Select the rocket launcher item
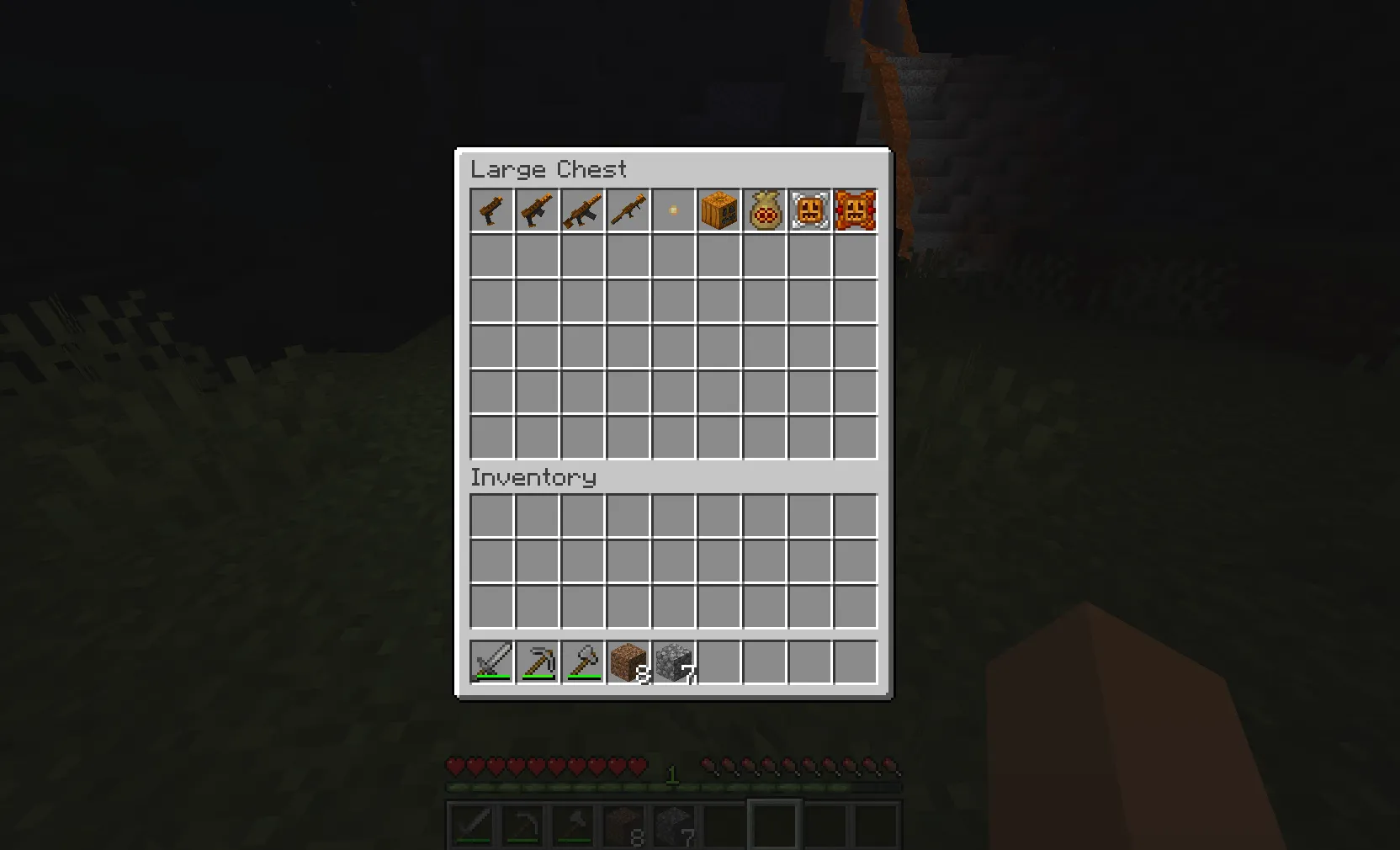 coord(628,210)
